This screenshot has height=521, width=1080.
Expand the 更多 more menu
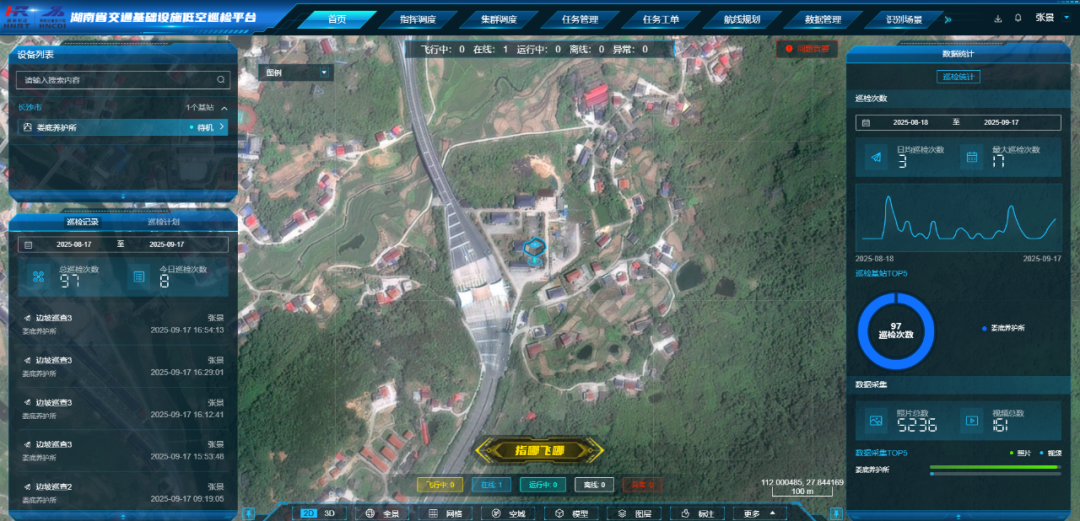(758, 513)
